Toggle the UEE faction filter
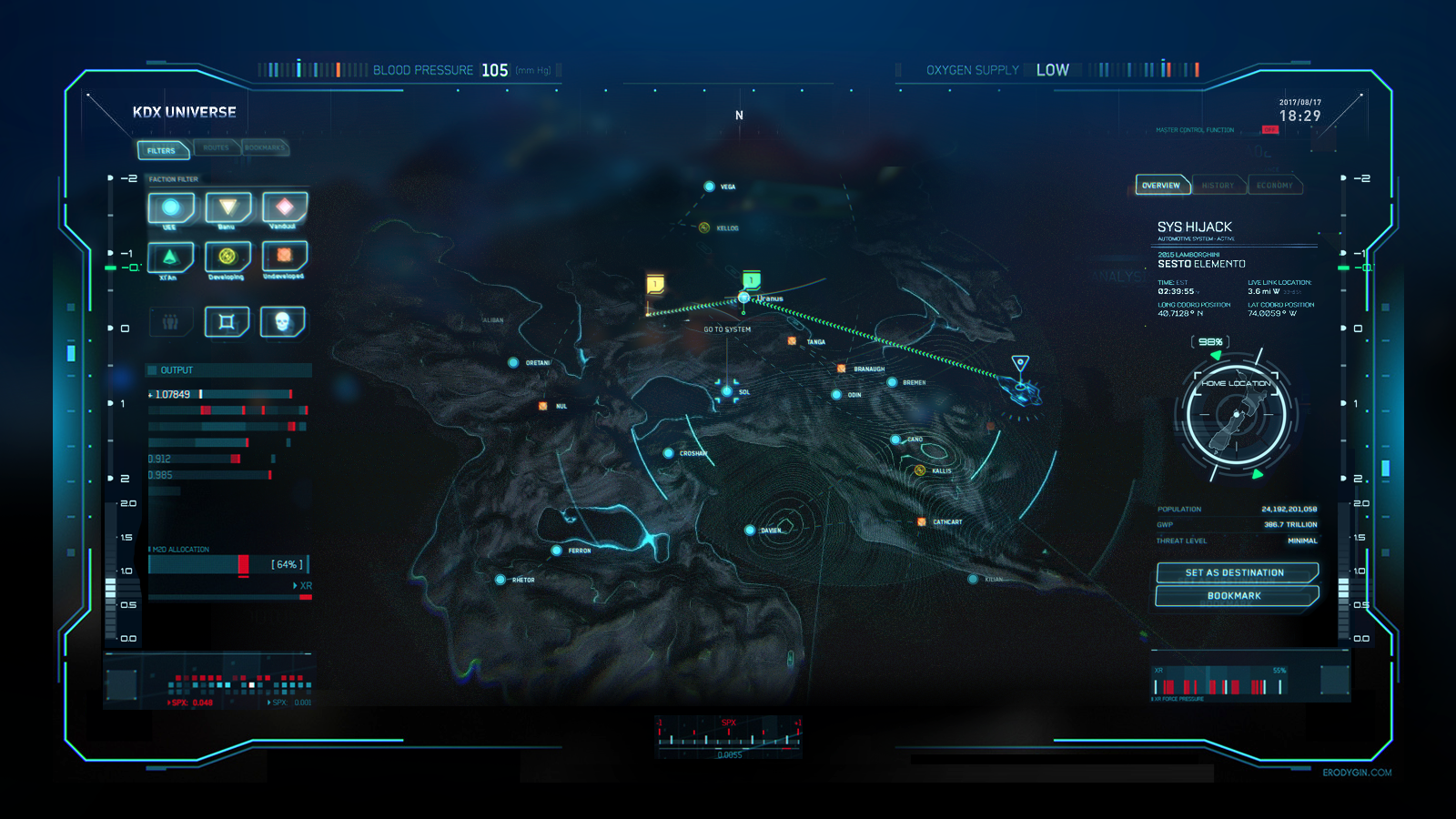 [x=171, y=208]
